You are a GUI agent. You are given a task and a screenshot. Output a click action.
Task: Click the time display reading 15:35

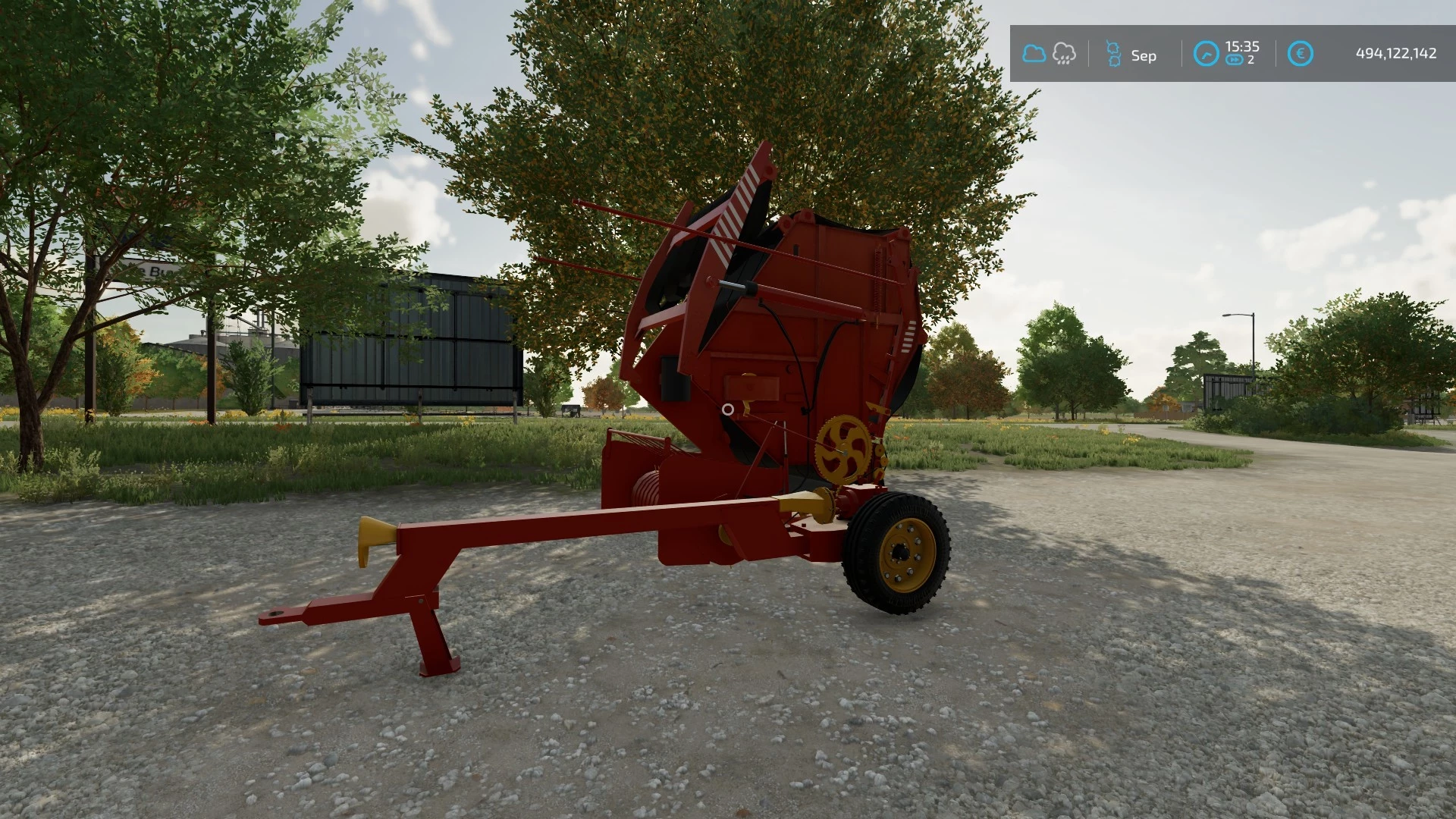pyautogui.click(x=1242, y=46)
